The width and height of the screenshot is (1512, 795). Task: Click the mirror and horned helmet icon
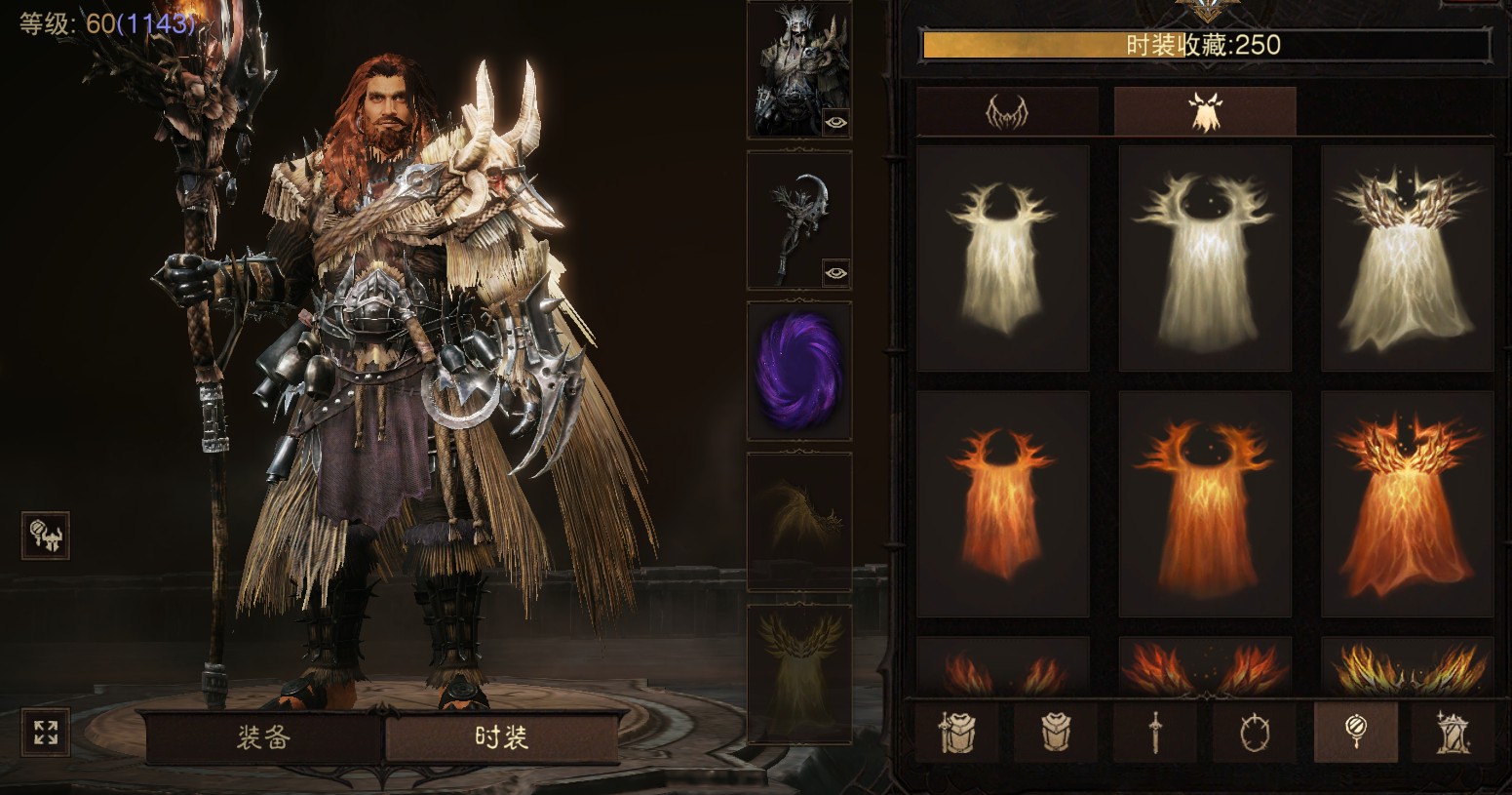pos(46,536)
